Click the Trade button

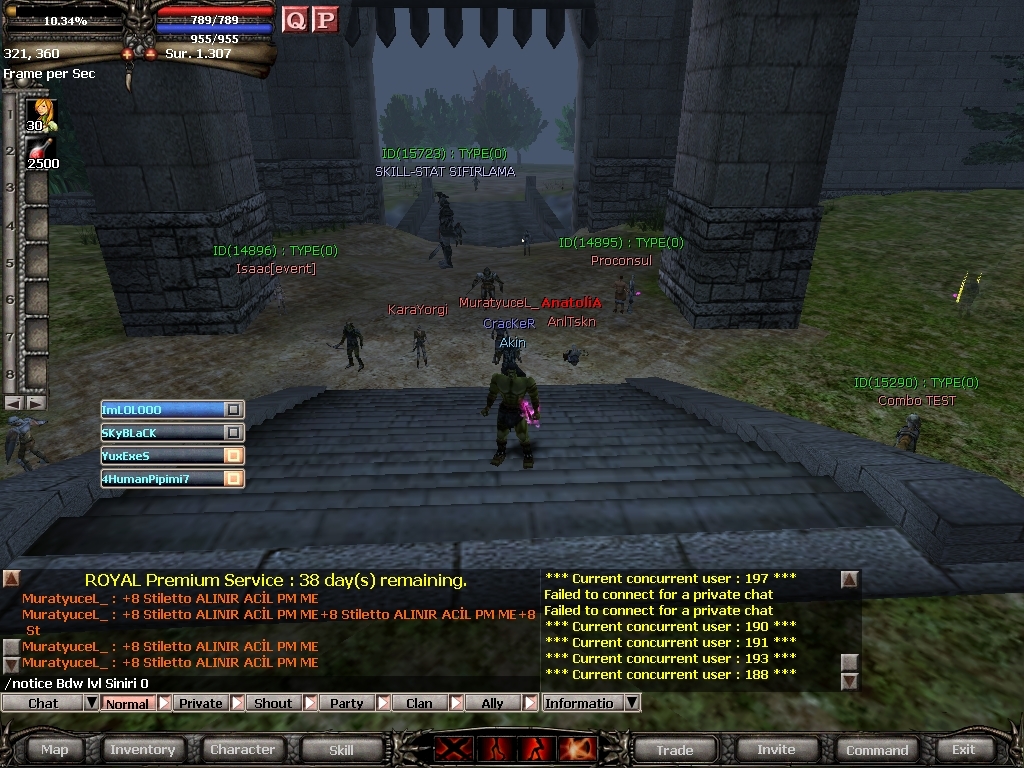tap(675, 749)
